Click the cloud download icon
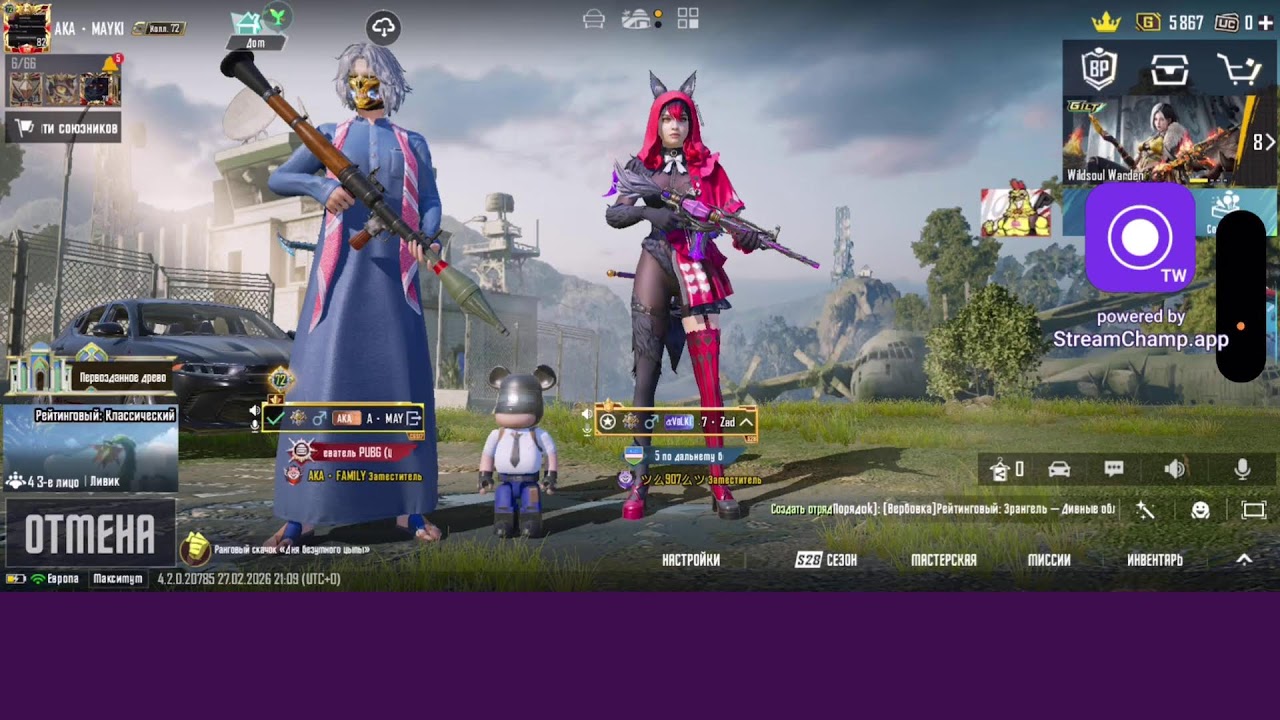This screenshot has height=720, width=1280. coord(384,28)
